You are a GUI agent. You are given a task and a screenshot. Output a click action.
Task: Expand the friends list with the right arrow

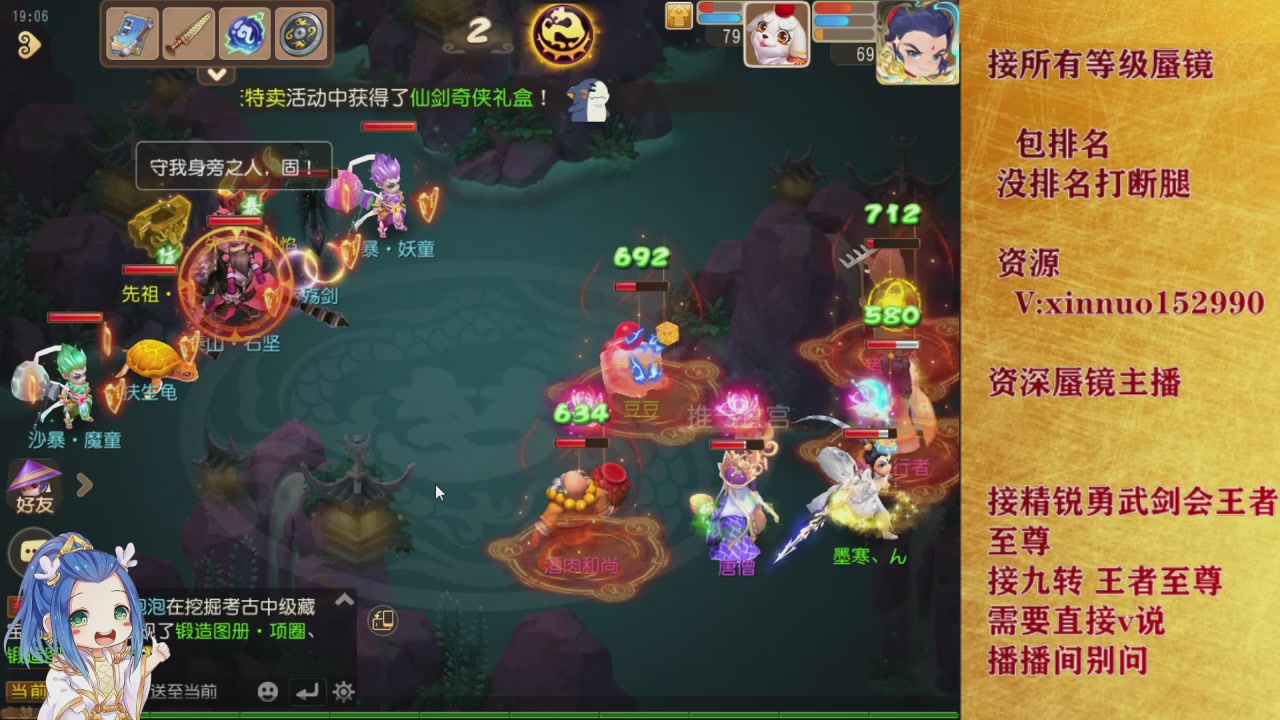point(86,487)
